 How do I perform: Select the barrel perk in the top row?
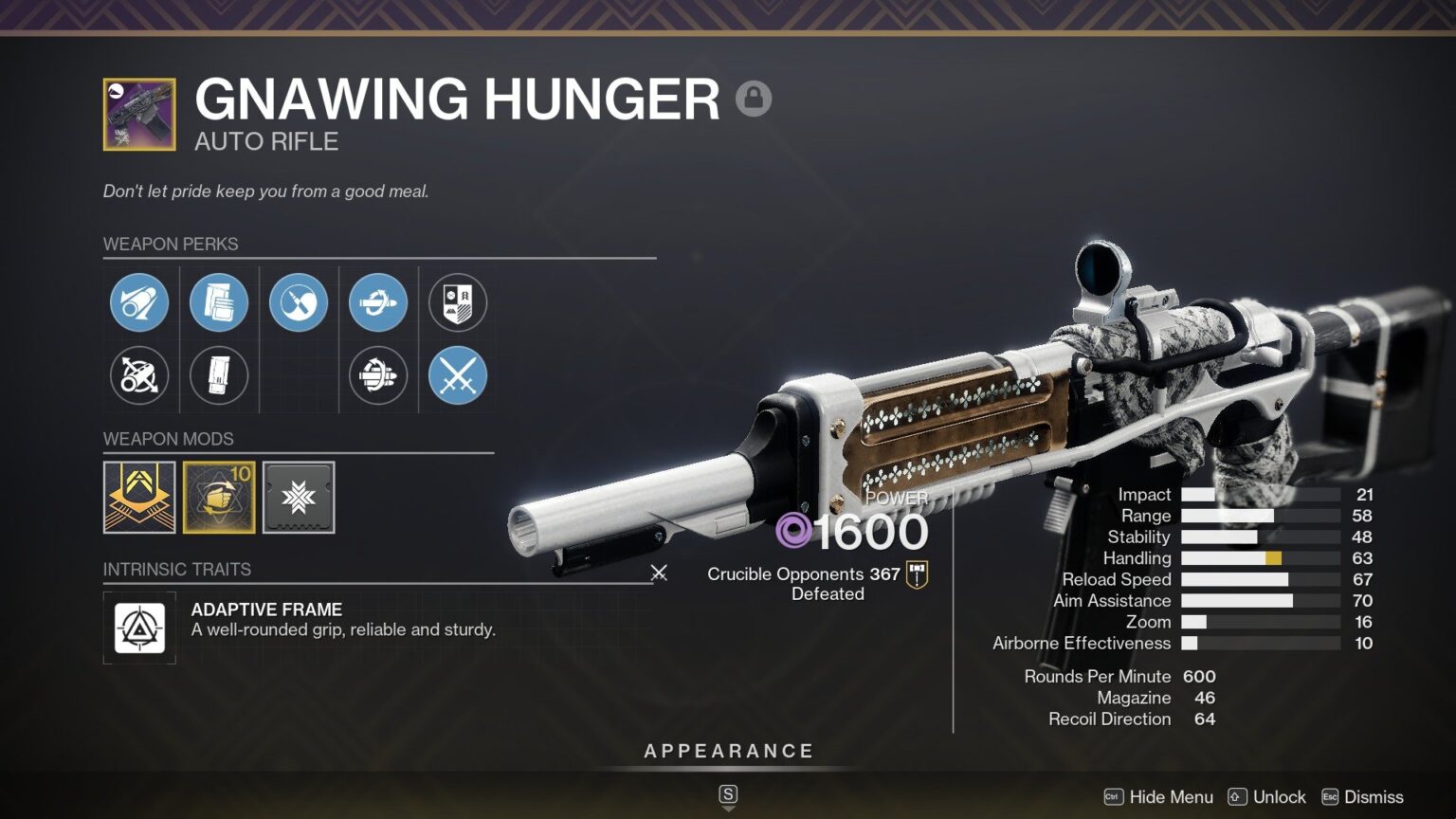pyautogui.click(x=139, y=302)
